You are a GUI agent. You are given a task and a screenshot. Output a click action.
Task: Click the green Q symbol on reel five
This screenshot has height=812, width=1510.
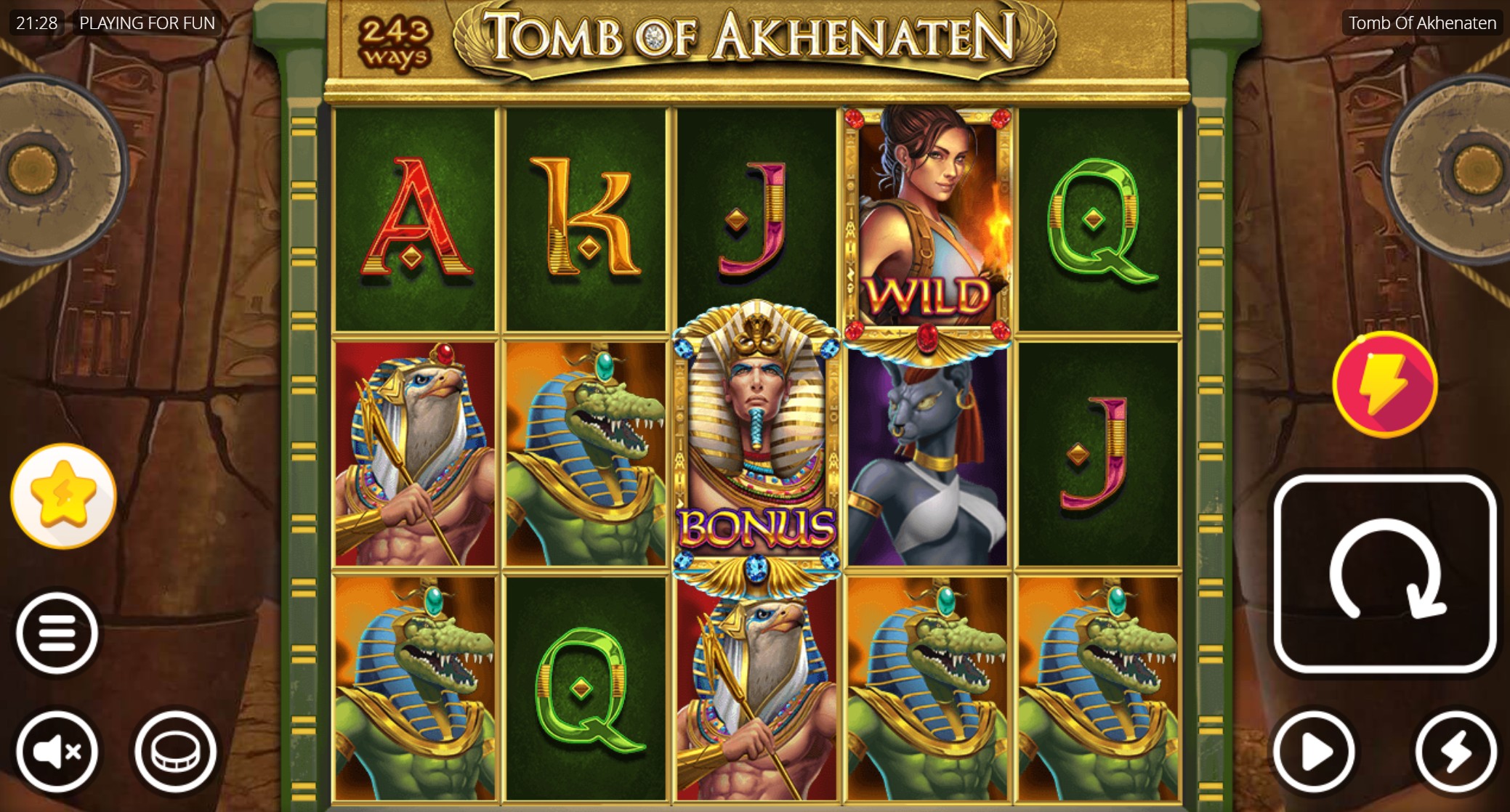pos(1101,218)
